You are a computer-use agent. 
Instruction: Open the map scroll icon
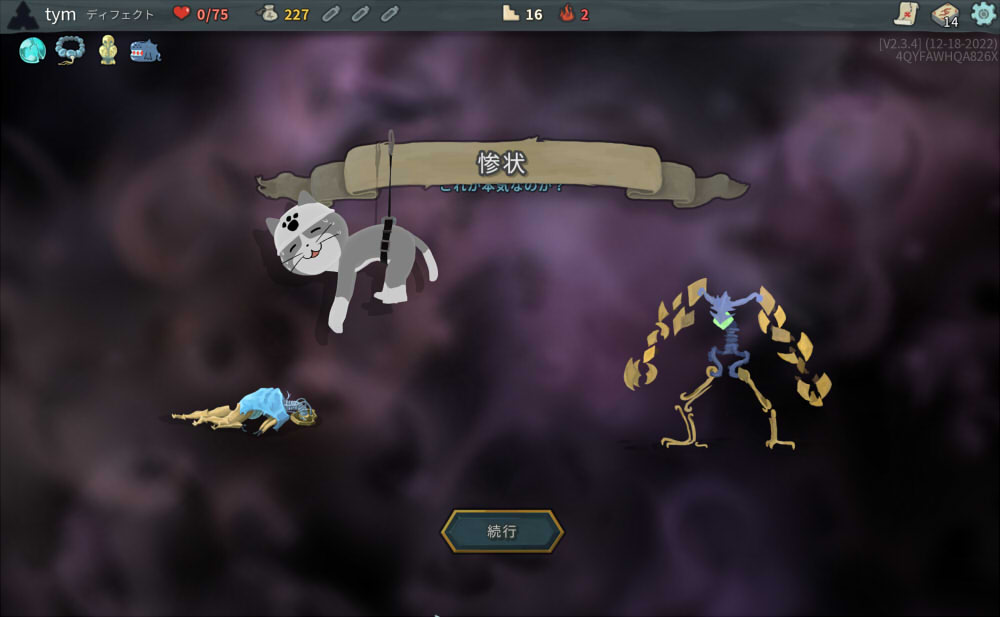pos(906,14)
